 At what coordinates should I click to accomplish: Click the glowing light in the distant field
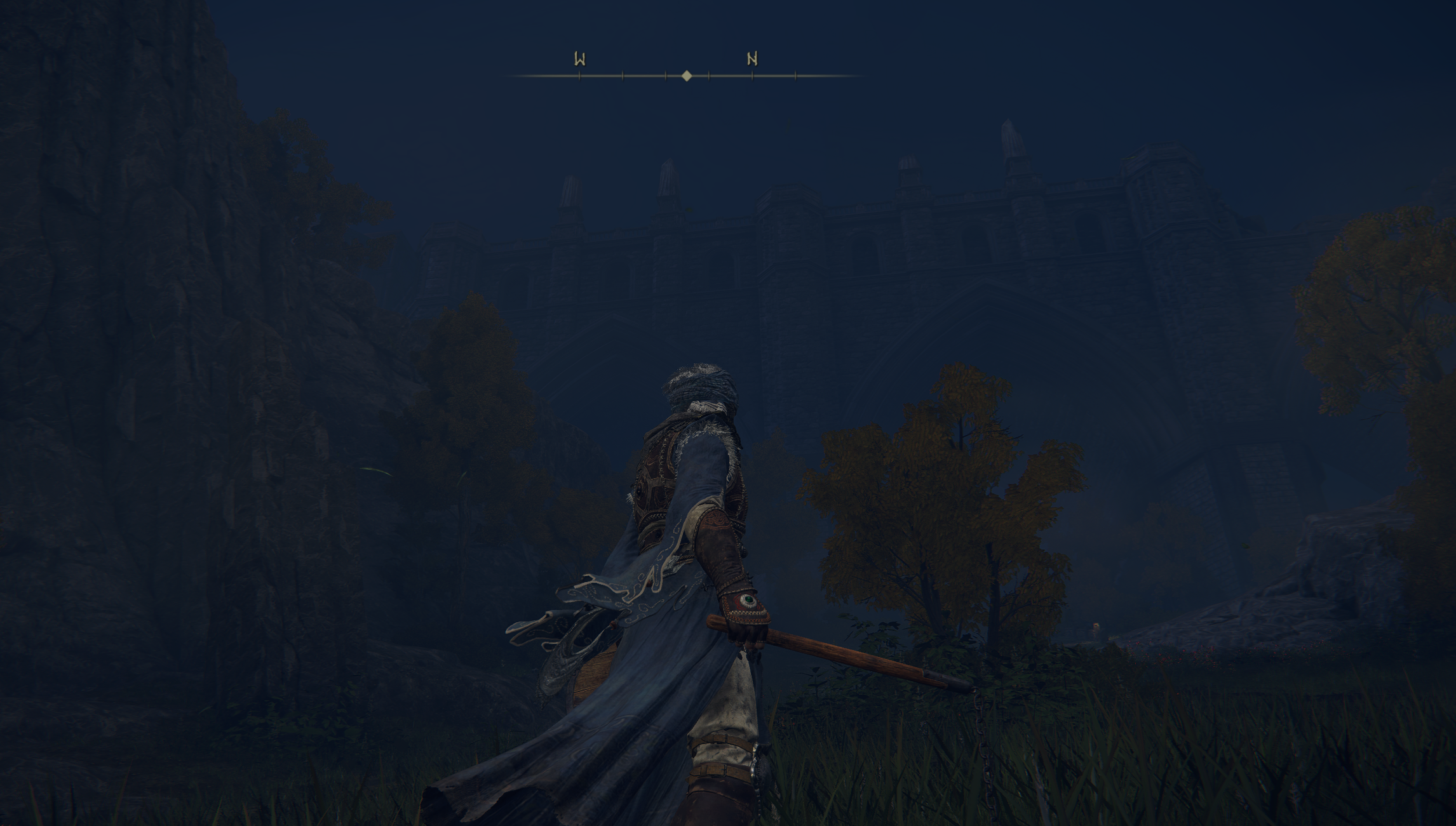(x=1096, y=627)
